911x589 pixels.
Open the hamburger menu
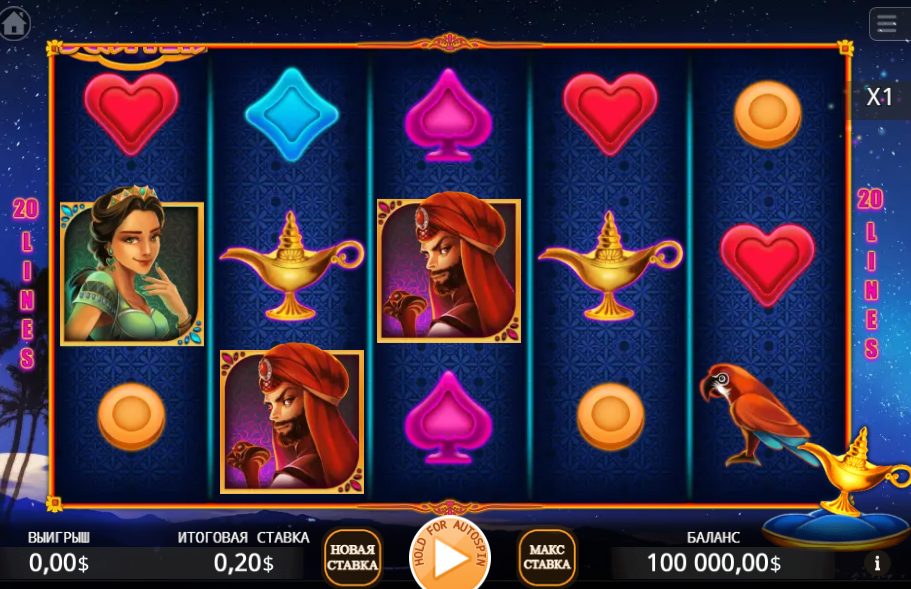click(887, 23)
